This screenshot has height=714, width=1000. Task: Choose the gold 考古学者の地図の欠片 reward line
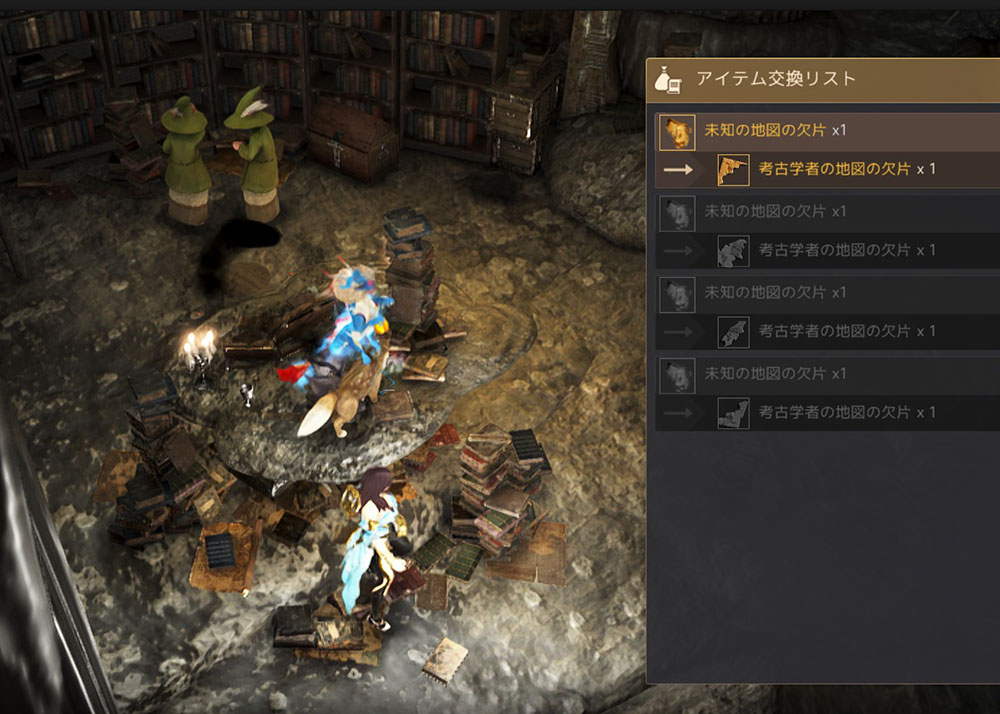pyautogui.click(x=834, y=170)
